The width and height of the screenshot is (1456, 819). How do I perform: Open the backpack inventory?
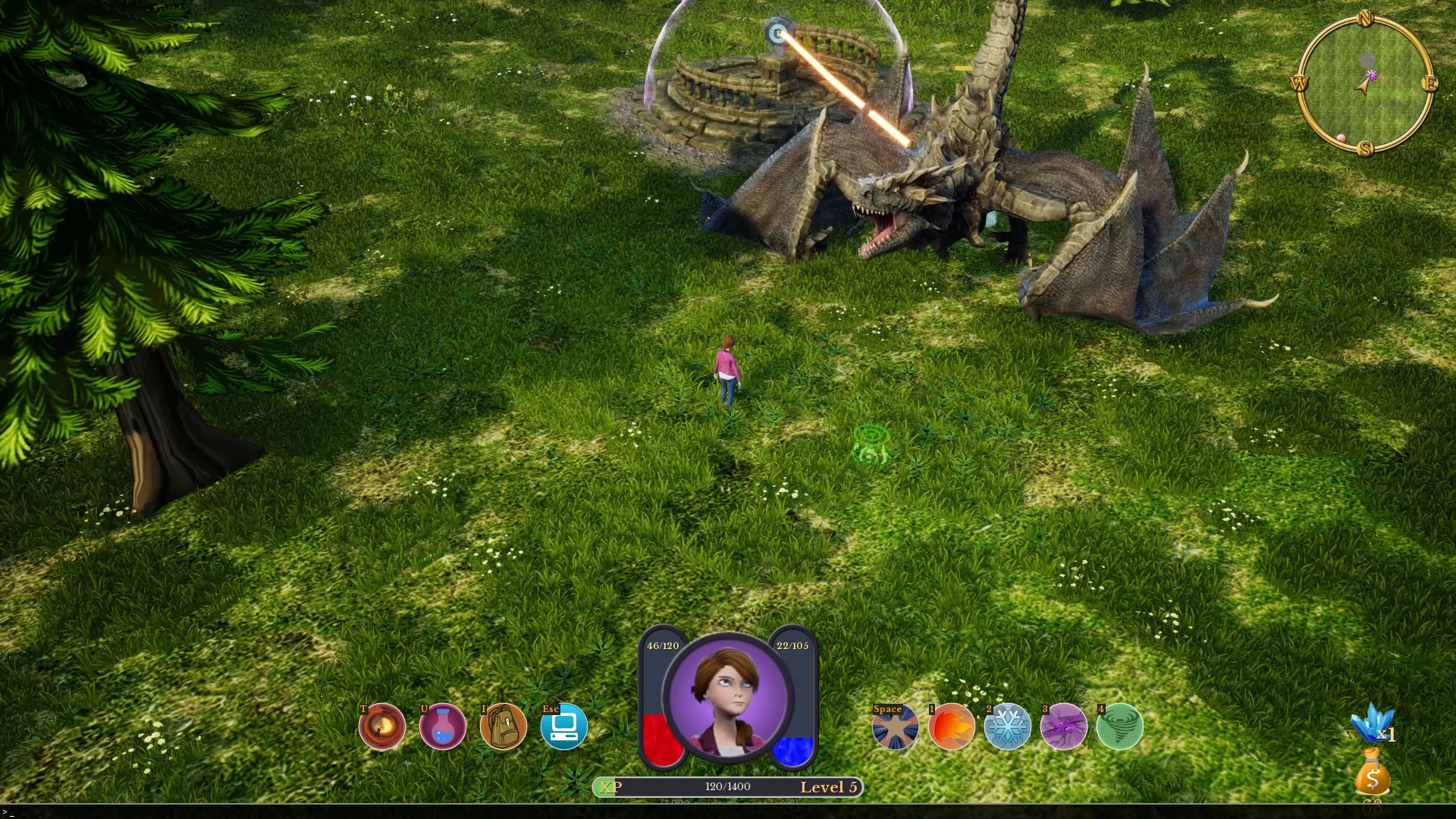click(x=503, y=726)
